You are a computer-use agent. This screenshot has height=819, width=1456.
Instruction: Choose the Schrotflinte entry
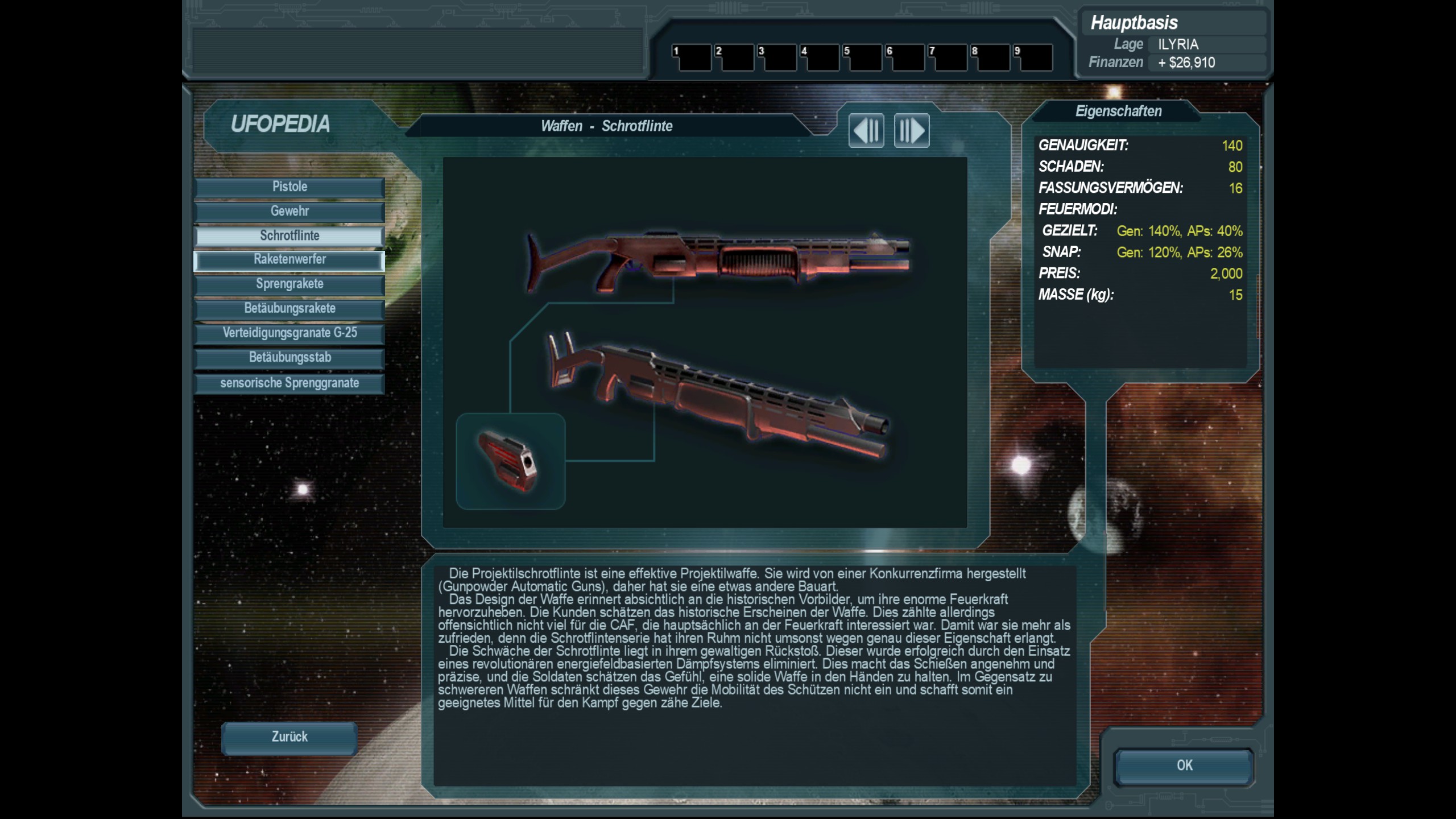pos(289,236)
